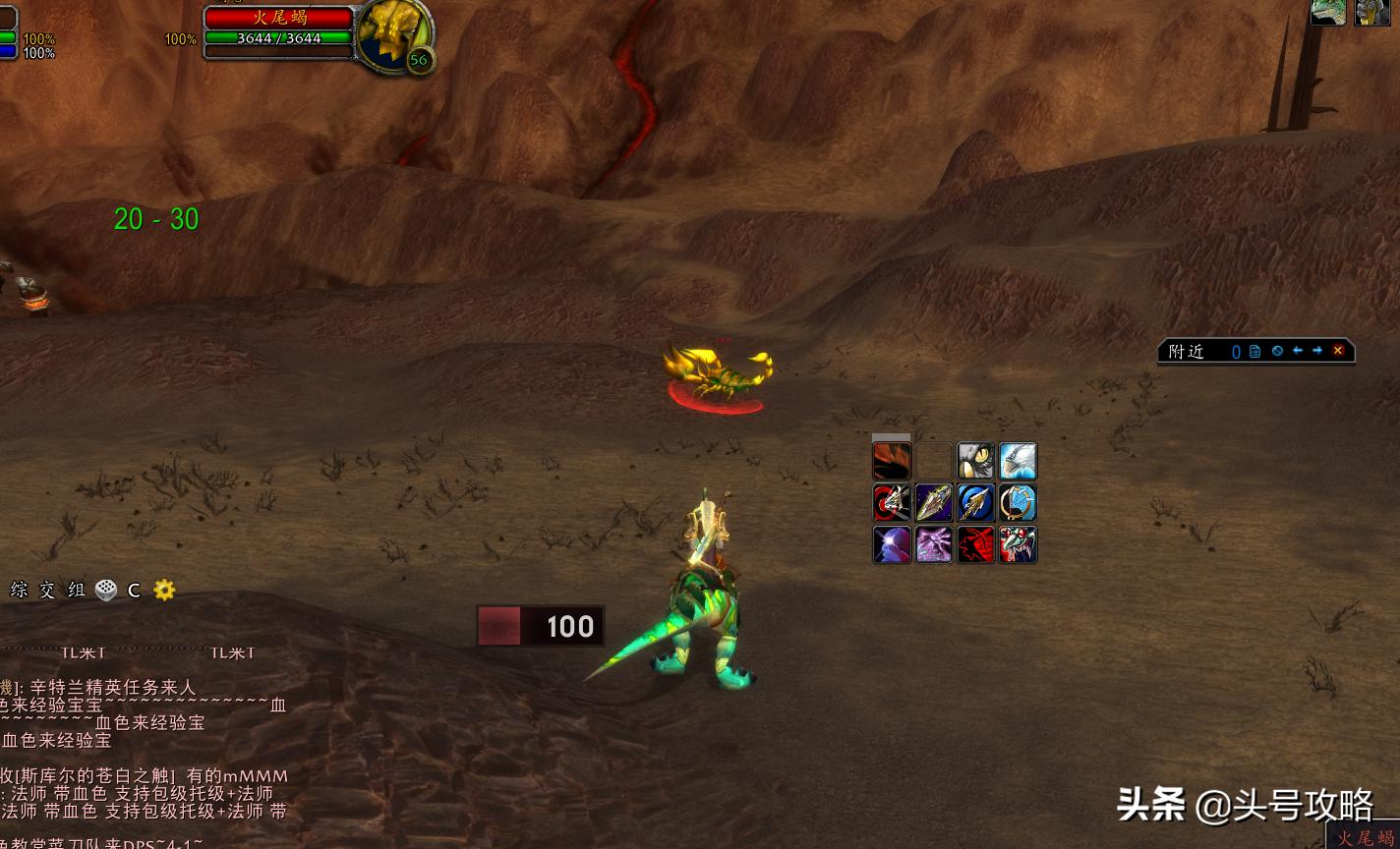Activate the bow with blue frost ability
This screenshot has width=1400, height=849.
point(1019,503)
